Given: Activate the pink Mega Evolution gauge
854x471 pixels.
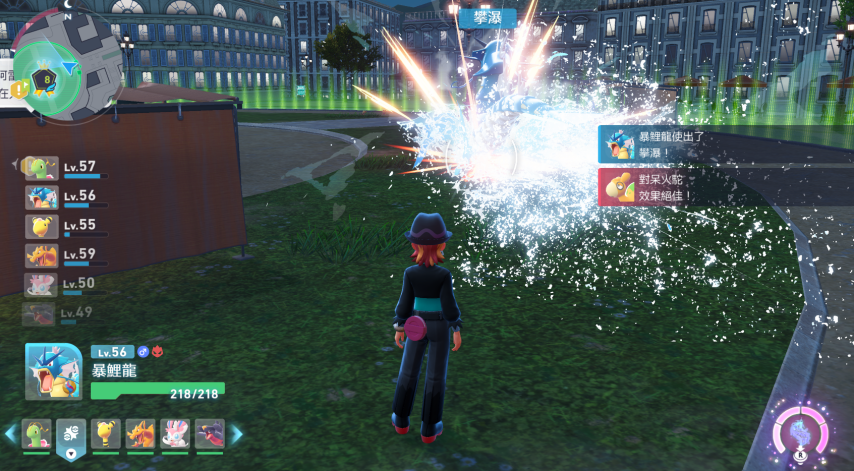Looking at the screenshot, I should (800, 435).
